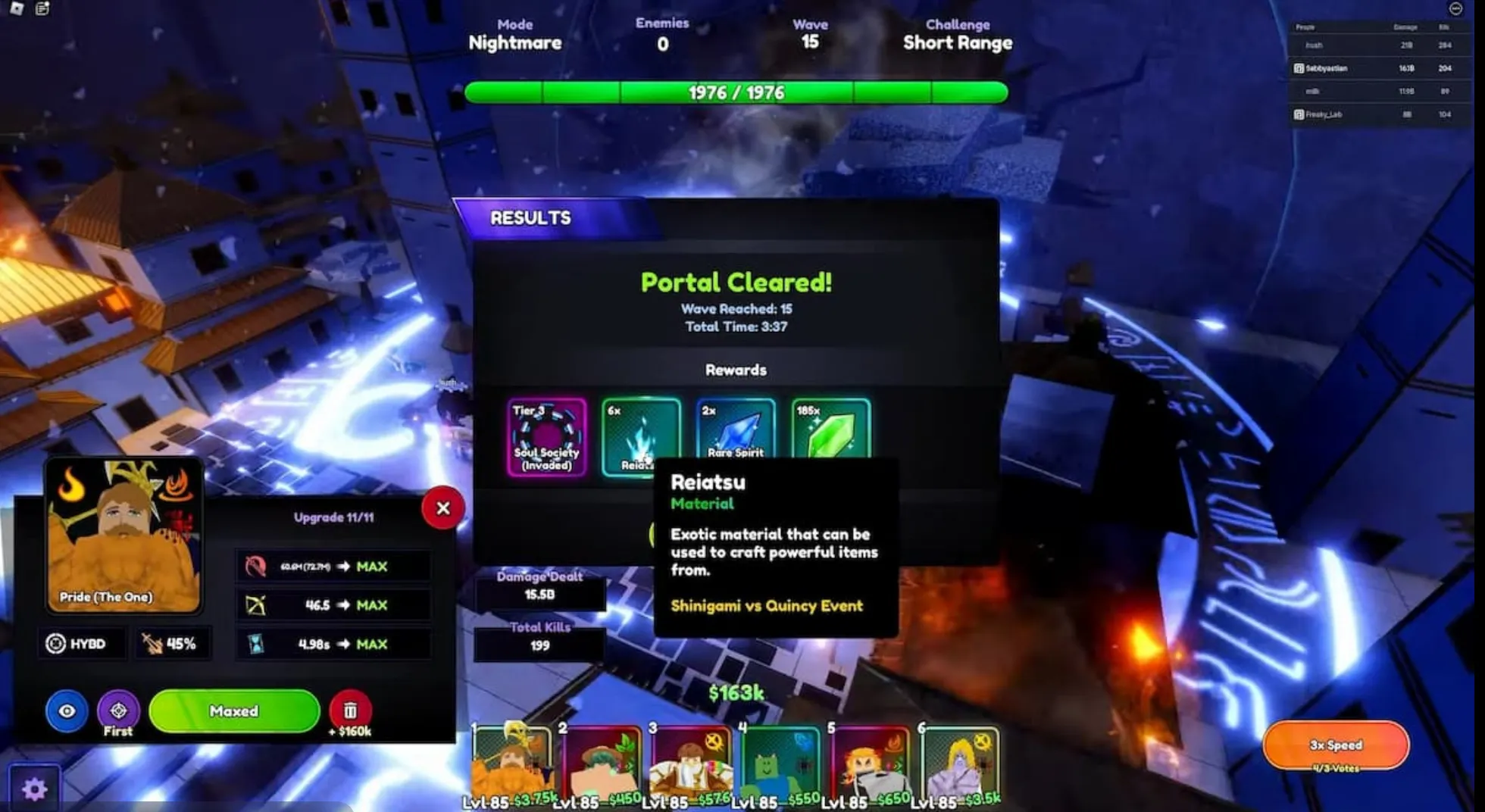Change the purple First targeting priority
Viewport: 1485px width, 812px height.
(x=118, y=710)
